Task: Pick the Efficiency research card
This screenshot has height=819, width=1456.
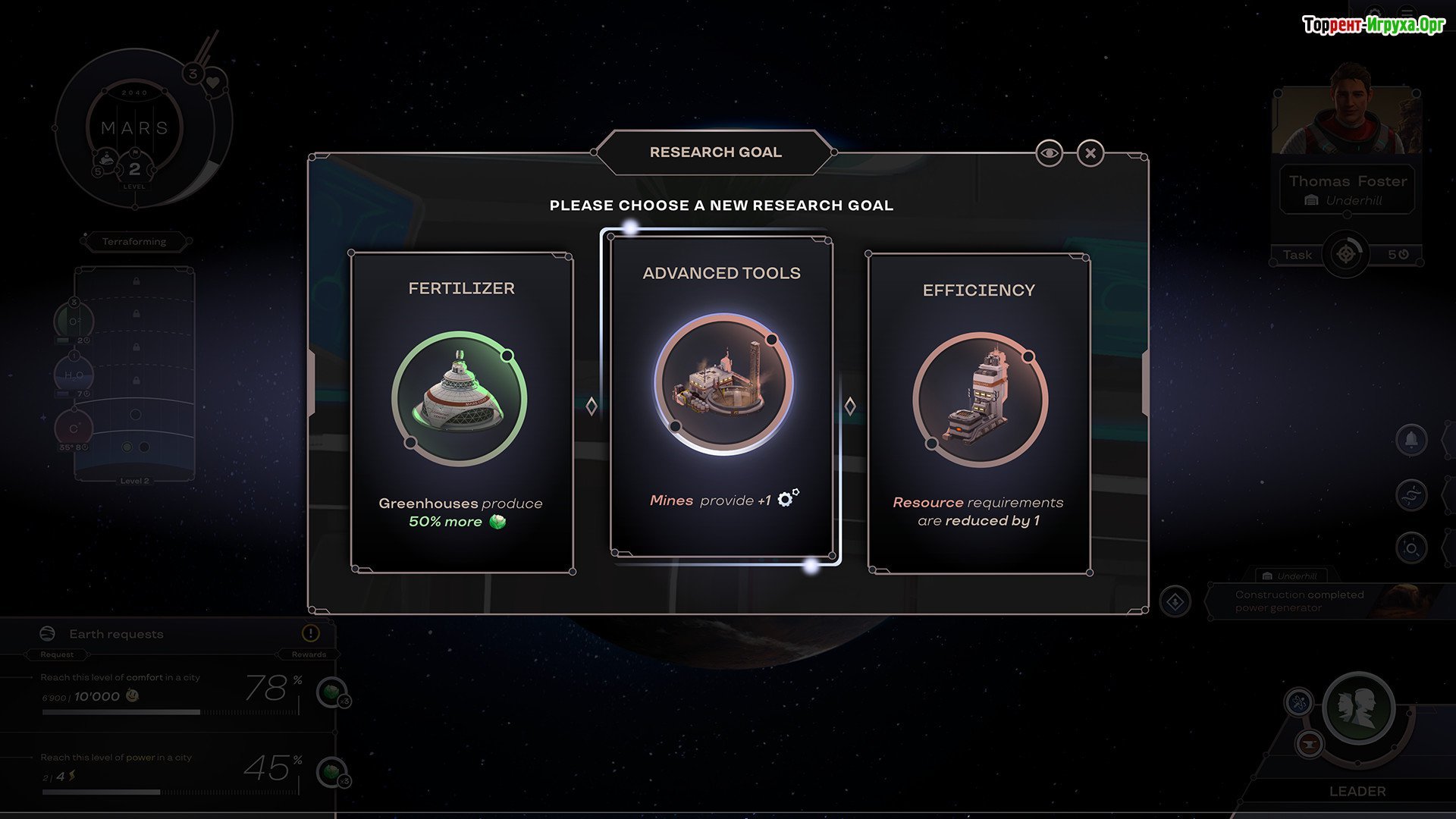Action: coord(978,413)
